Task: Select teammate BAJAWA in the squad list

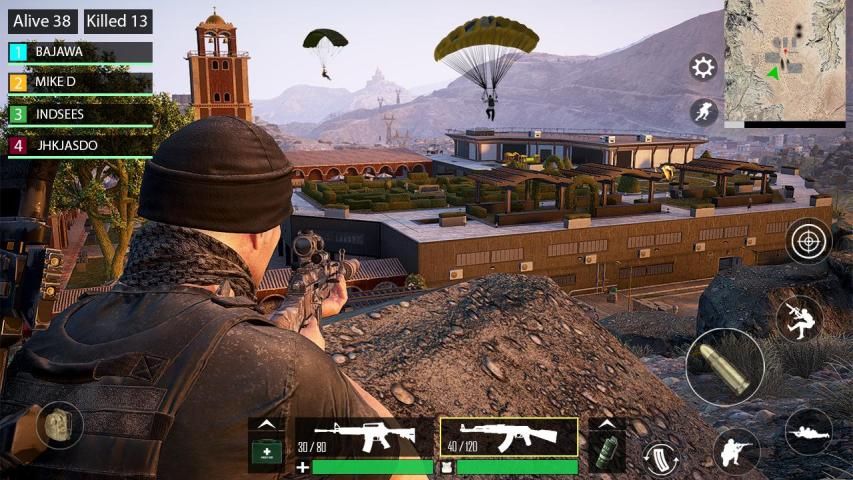Action: pyautogui.click(x=81, y=52)
